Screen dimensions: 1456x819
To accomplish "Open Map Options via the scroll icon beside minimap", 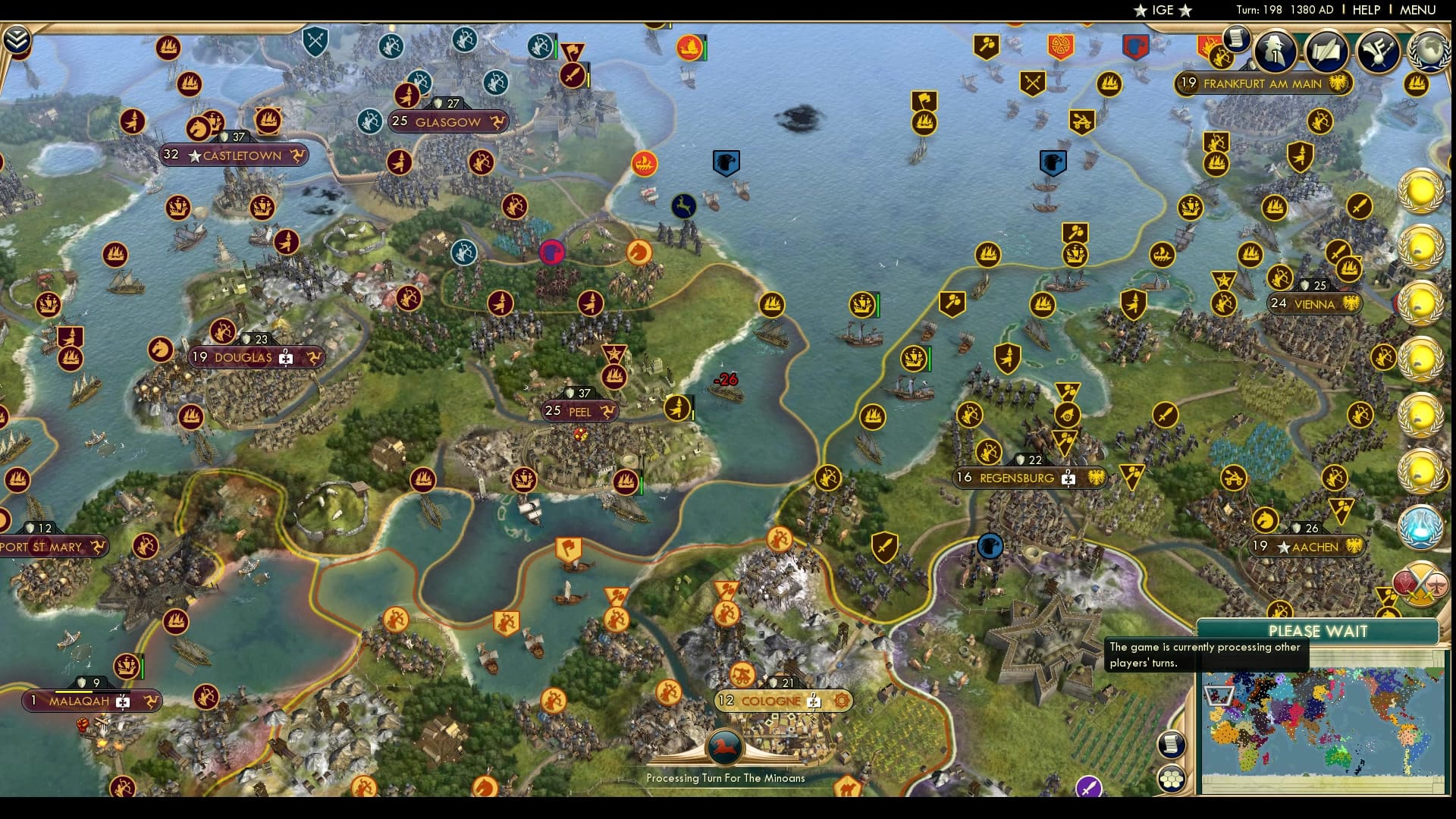I will pyautogui.click(x=1171, y=744).
